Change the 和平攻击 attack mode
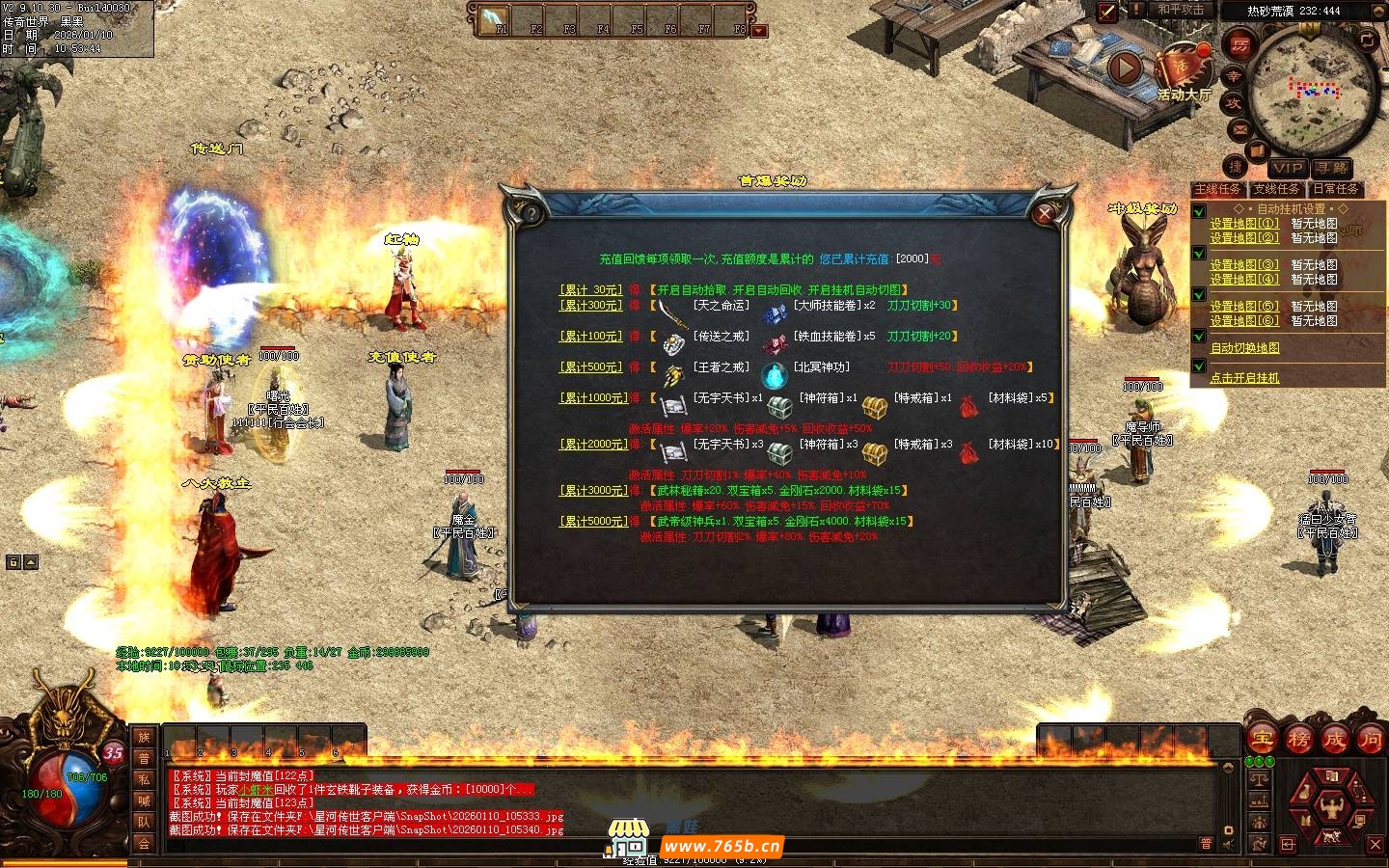1389x868 pixels. [1181, 10]
